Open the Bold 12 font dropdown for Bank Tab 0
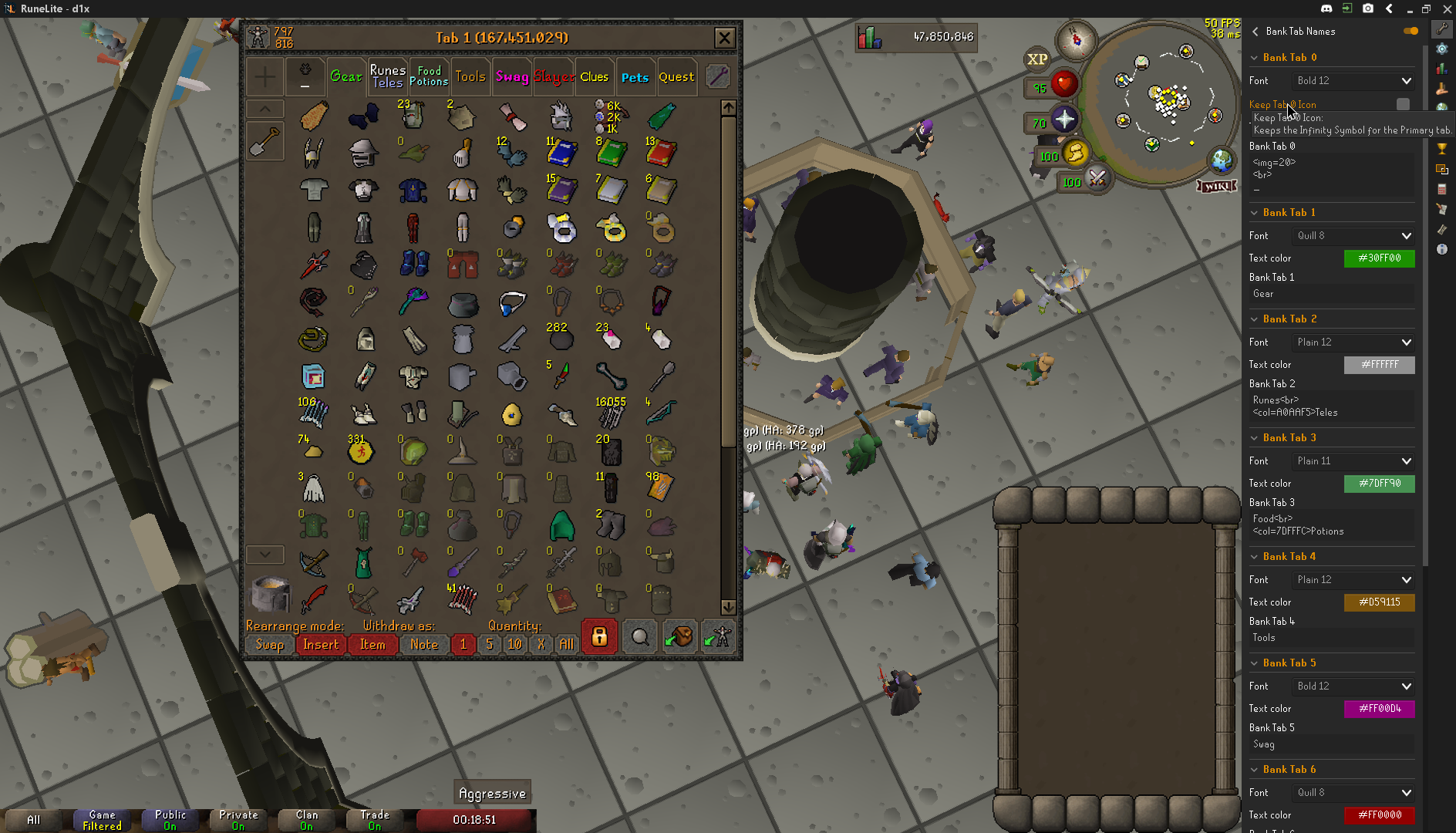The width and height of the screenshot is (1456, 833). click(1352, 80)
